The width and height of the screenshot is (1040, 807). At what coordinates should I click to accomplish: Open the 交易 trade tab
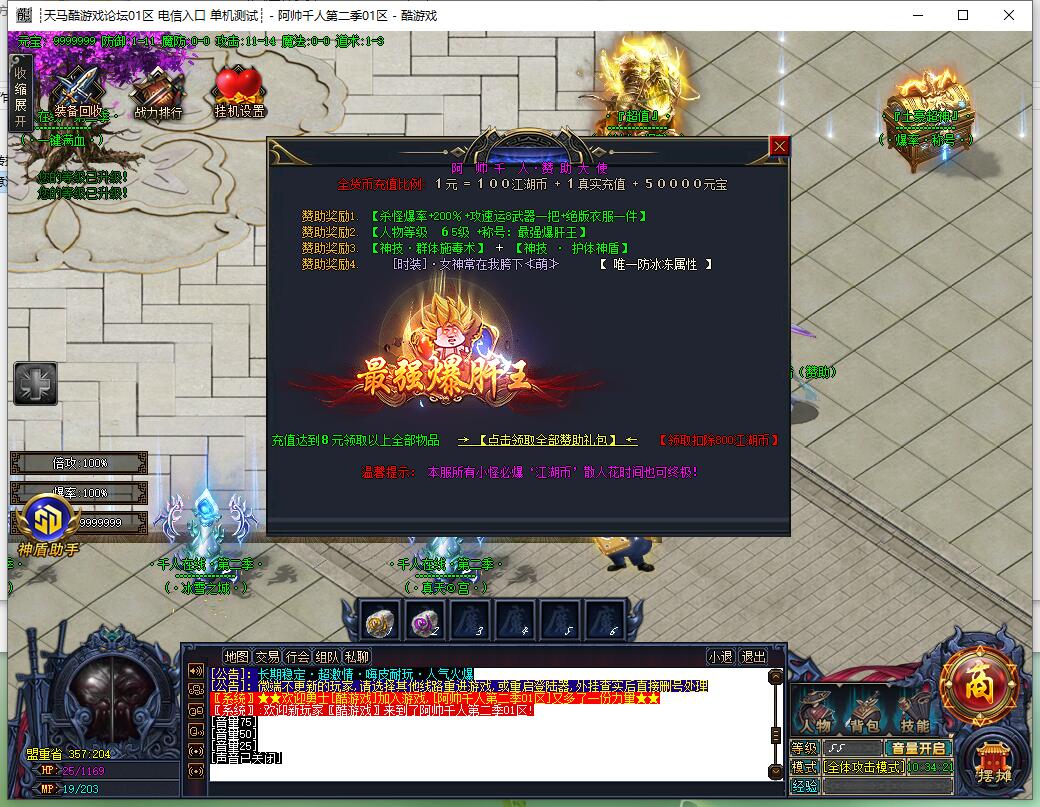(x=267, y=657)
